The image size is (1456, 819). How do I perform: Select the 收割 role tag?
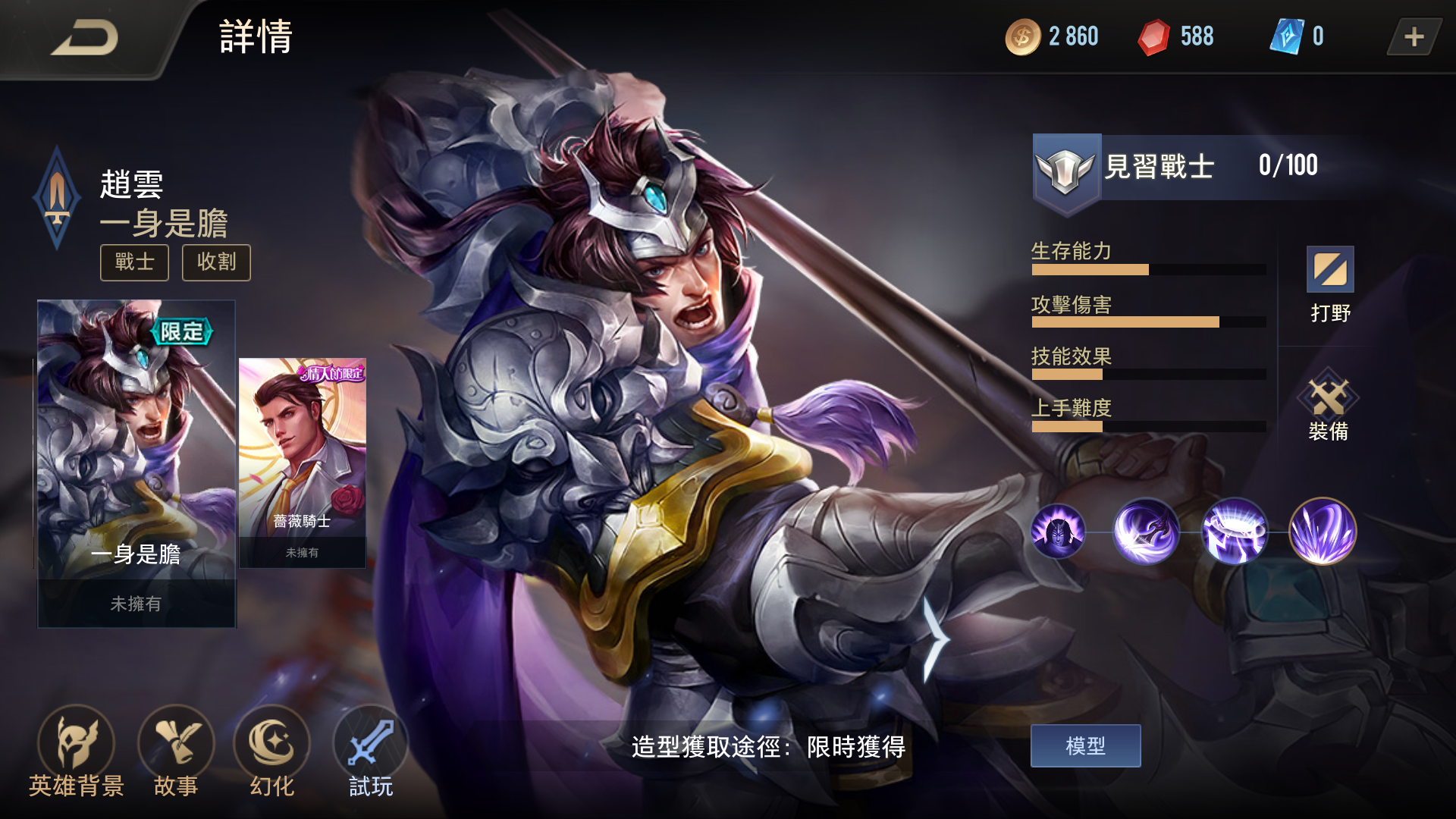pos(216,262)
